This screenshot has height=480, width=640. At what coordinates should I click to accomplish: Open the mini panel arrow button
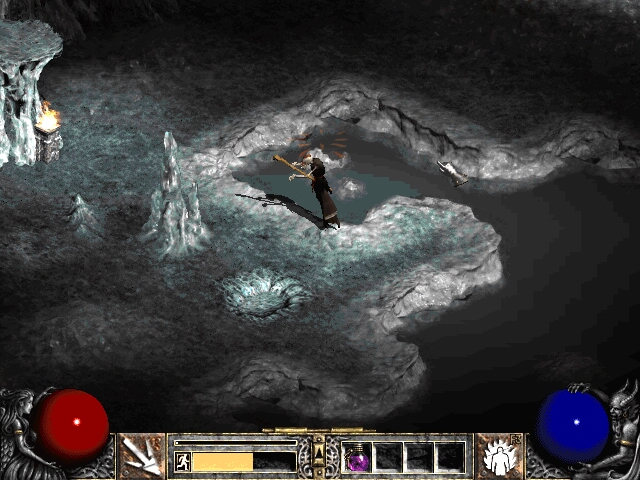coord(319,457)
